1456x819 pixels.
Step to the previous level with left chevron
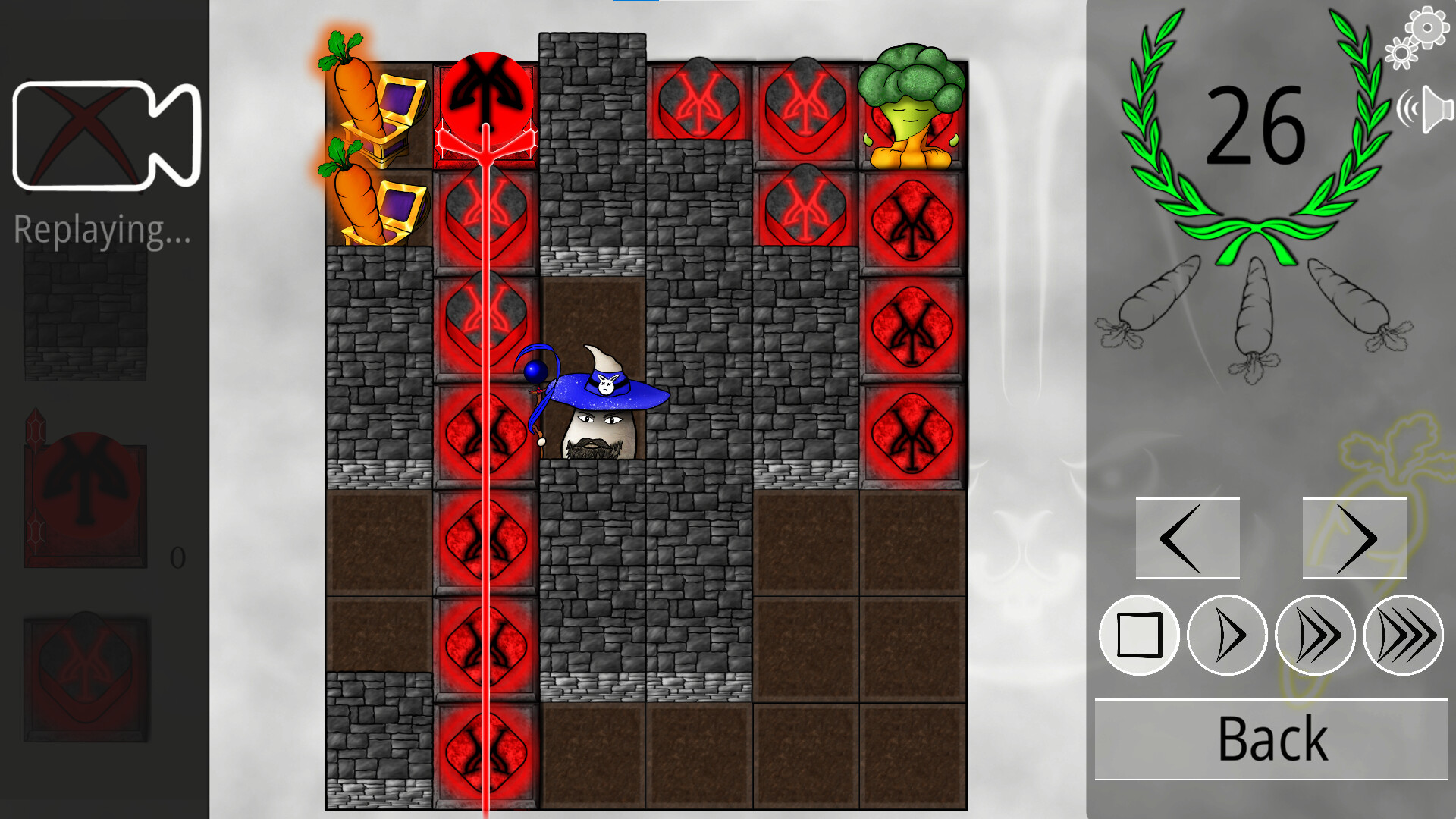[x=1187, y=538]
